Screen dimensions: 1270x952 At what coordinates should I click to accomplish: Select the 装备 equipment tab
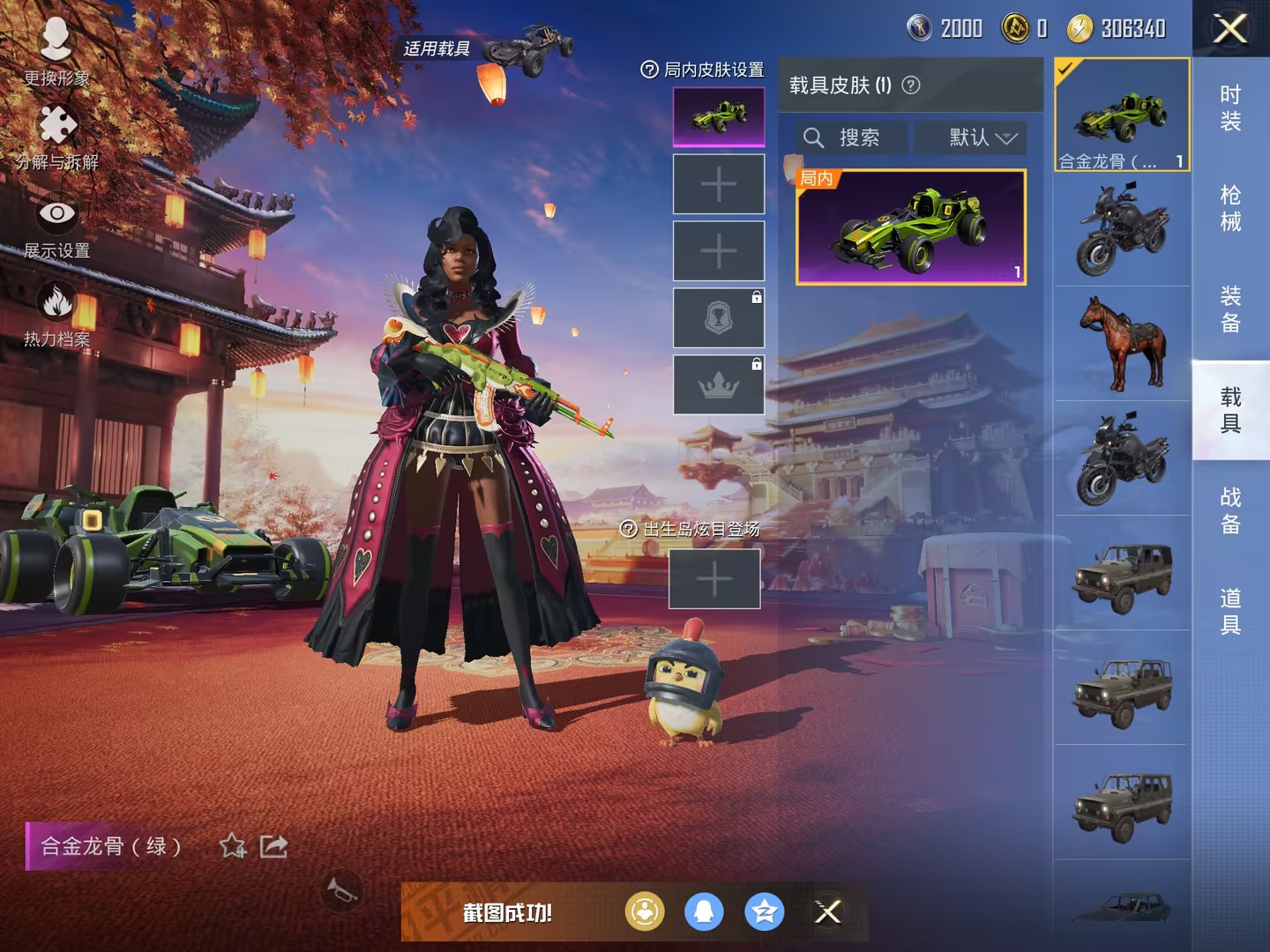click(x=1230, y=309)
